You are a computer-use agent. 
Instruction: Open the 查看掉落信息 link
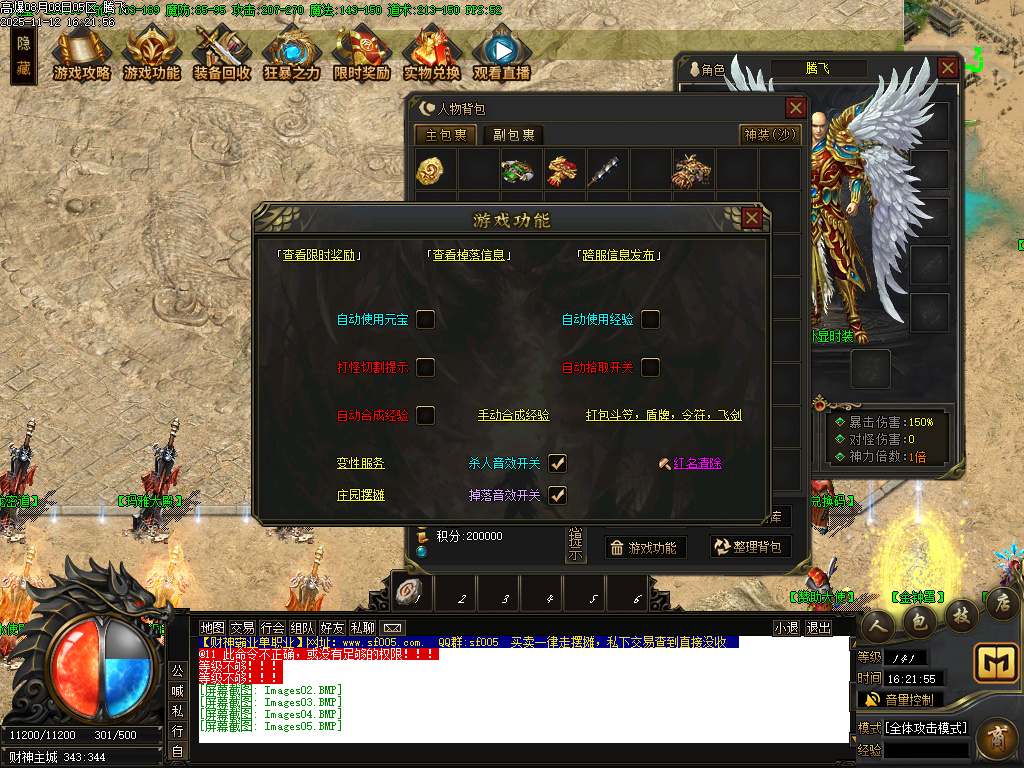[x=468, y=255]
